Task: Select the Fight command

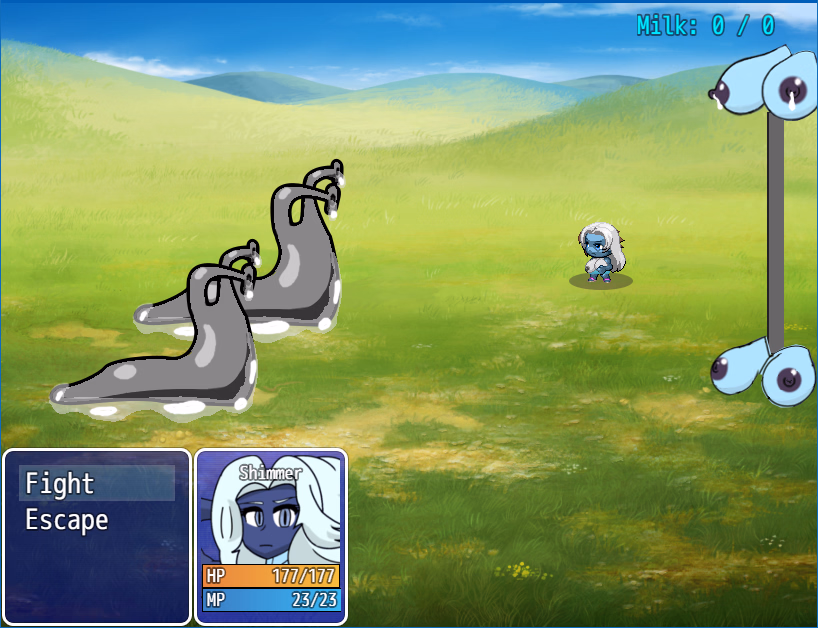Action: (60, 484)
